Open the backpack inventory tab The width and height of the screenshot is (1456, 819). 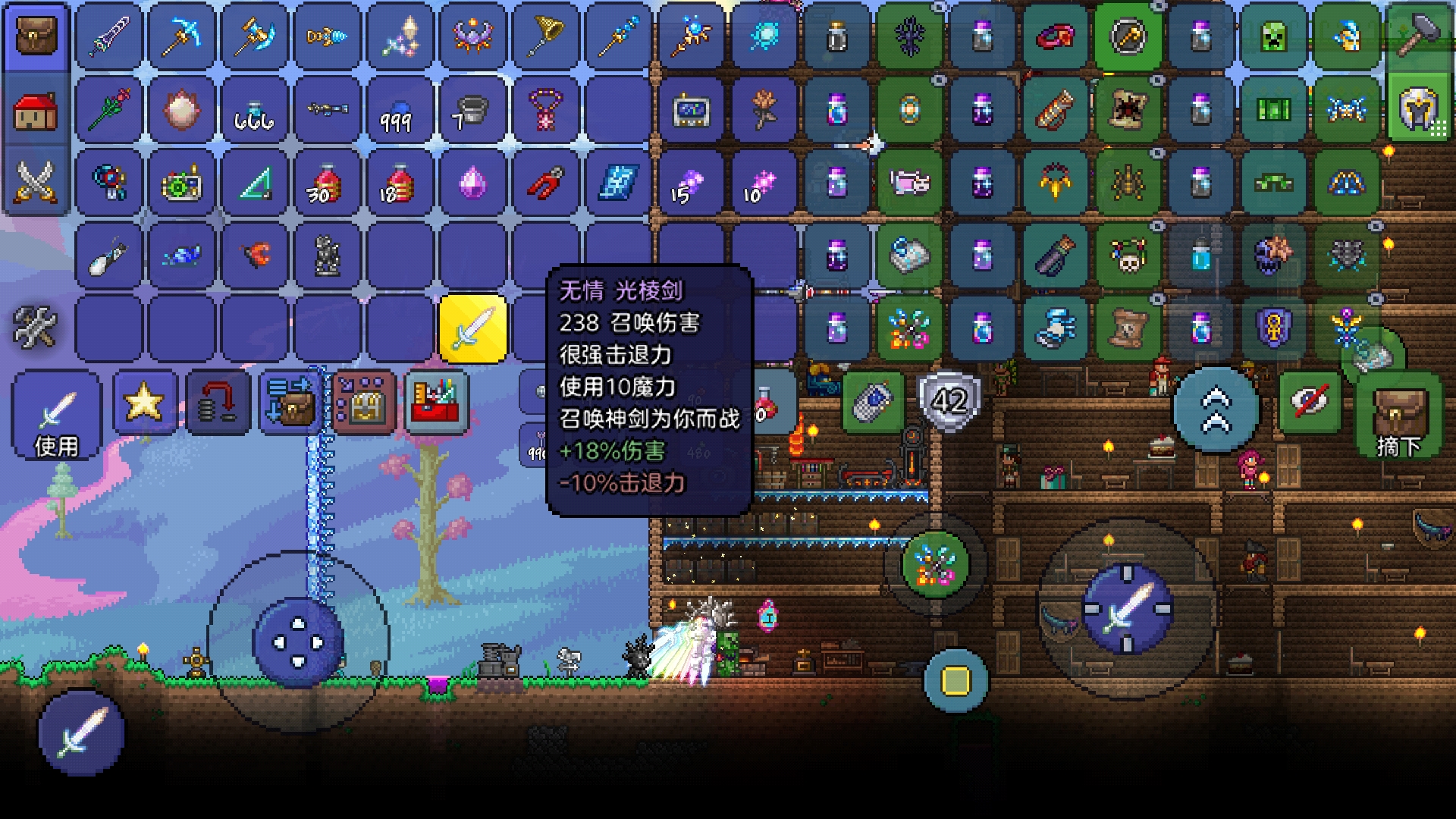pos(36,37)
